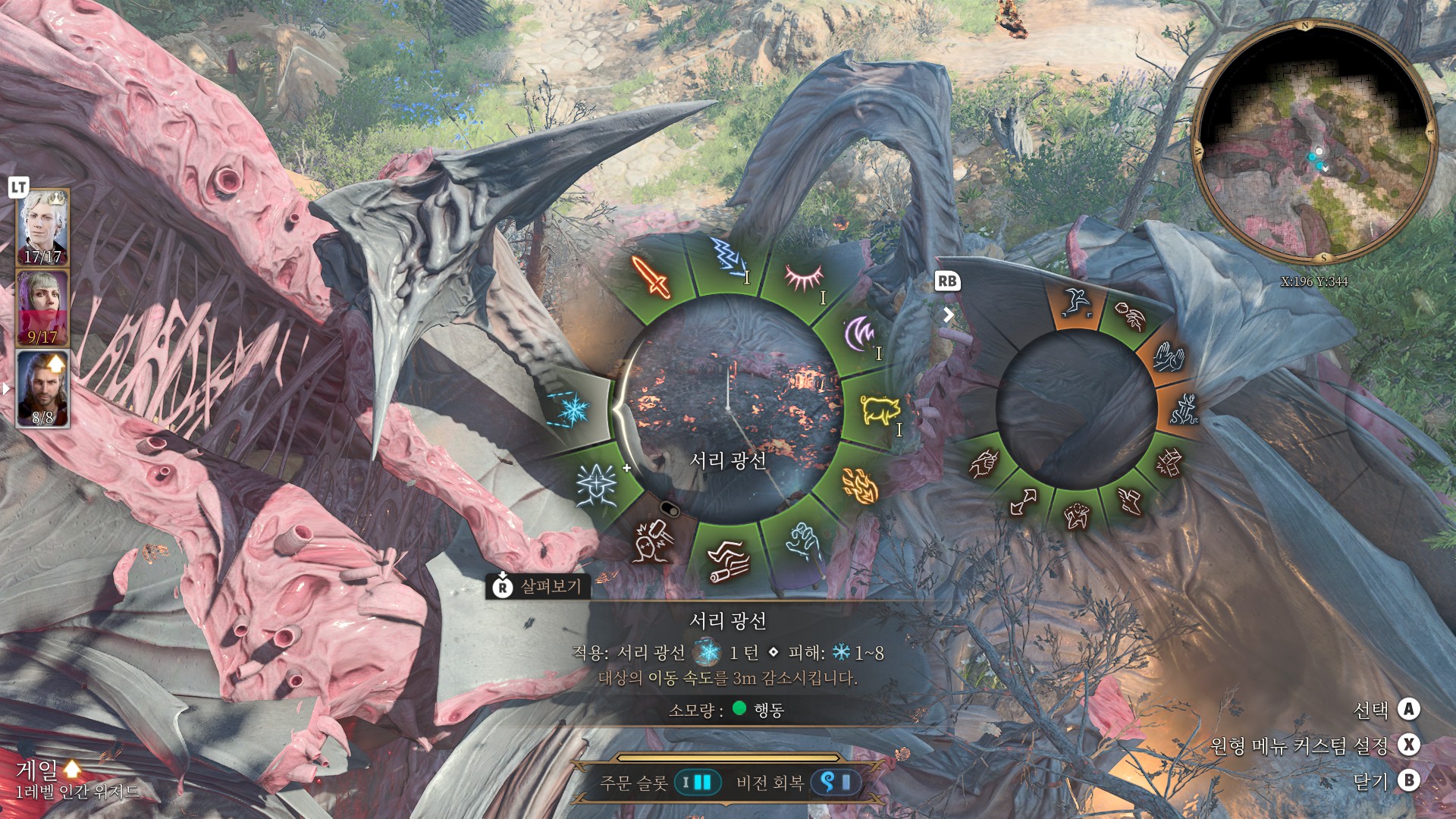
Task: Choose Gale's portrait with 8/8 health
Action: point(43,388)
